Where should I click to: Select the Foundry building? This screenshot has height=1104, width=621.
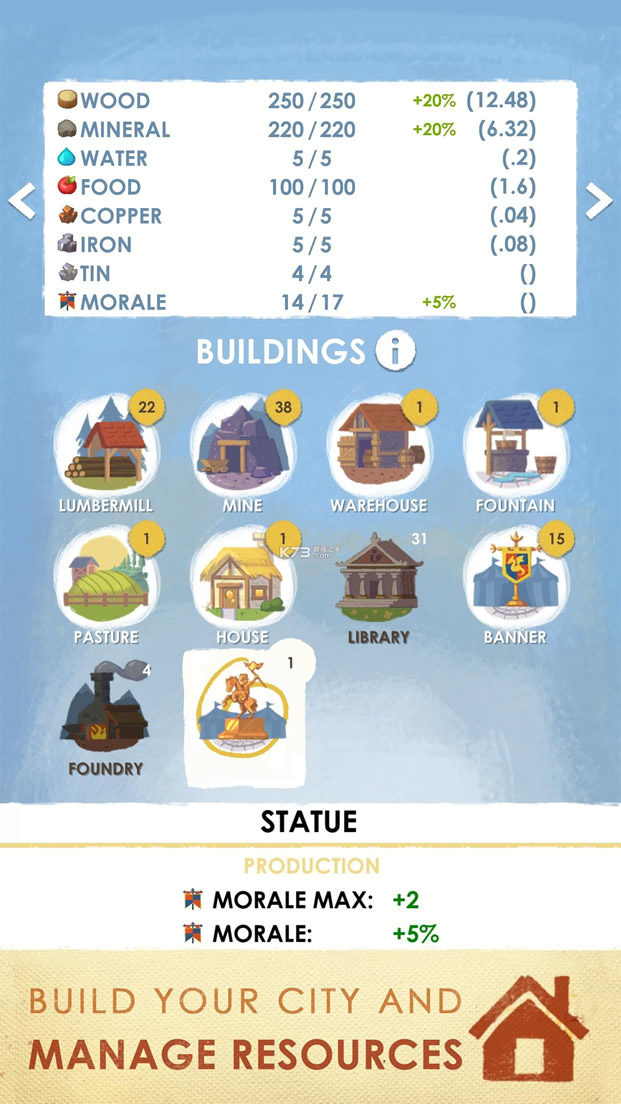coord(104,714)
